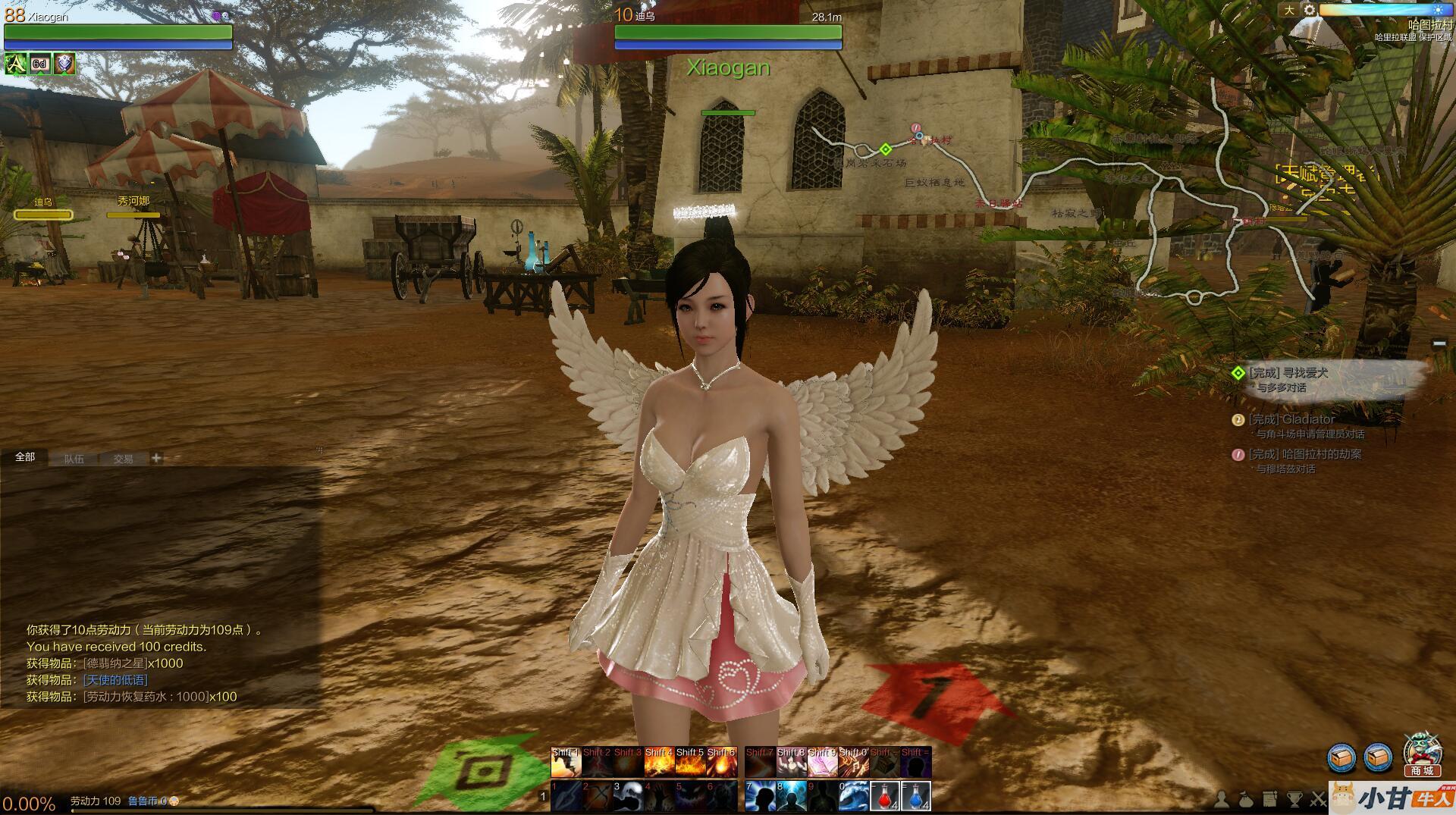This screenshot has height=815, width=1456.
Task: Click the 天使的低语 item link in chat
Action: [115, 680]
